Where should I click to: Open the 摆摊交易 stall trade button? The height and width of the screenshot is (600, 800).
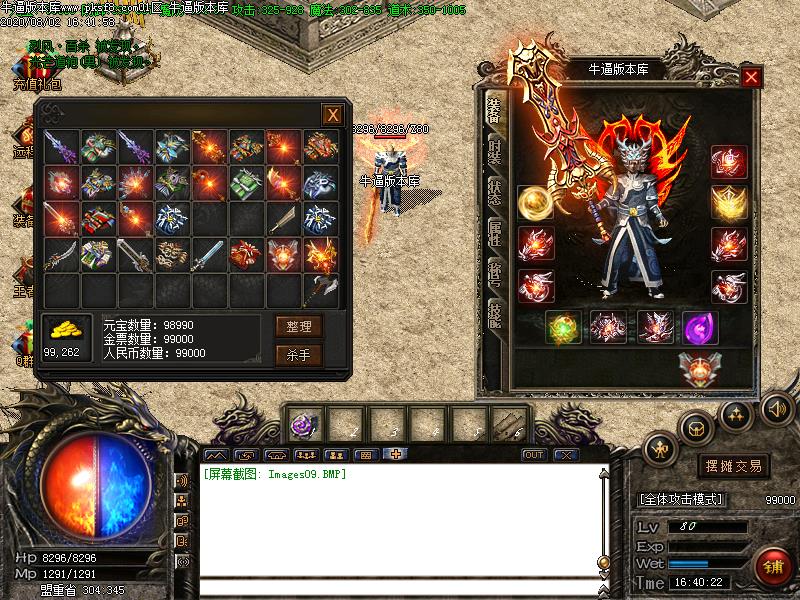(733, 466)
